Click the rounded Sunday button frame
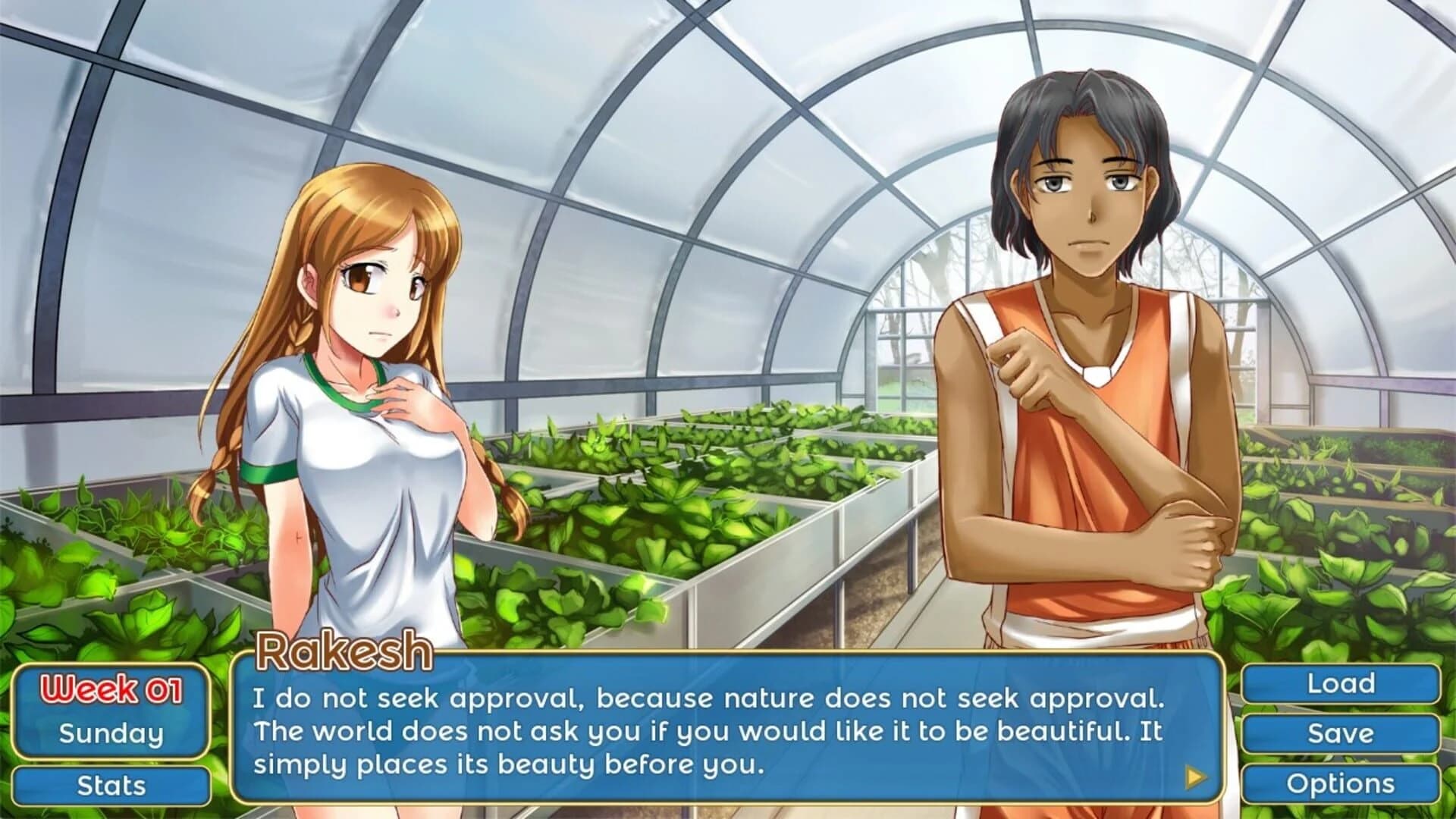This screenshot has height=819, width=1456. tap(111, 733)
